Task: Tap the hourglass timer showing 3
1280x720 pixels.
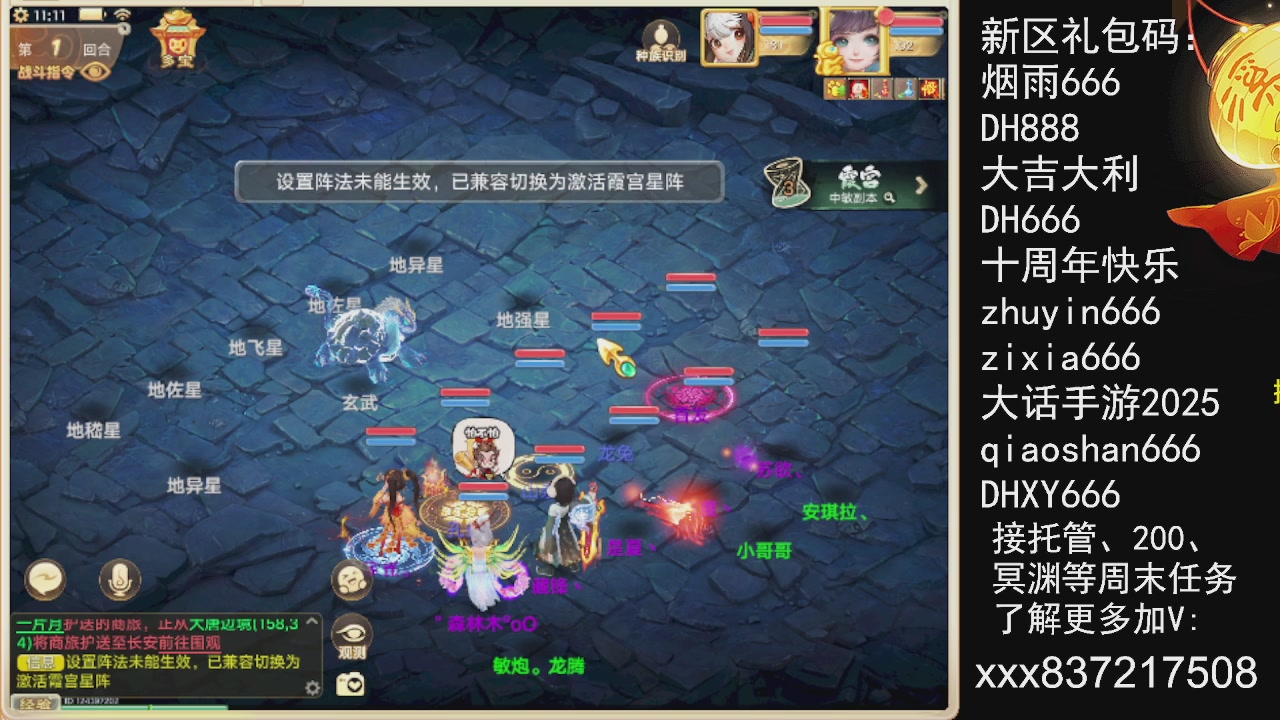Action: tap(786, 185)
